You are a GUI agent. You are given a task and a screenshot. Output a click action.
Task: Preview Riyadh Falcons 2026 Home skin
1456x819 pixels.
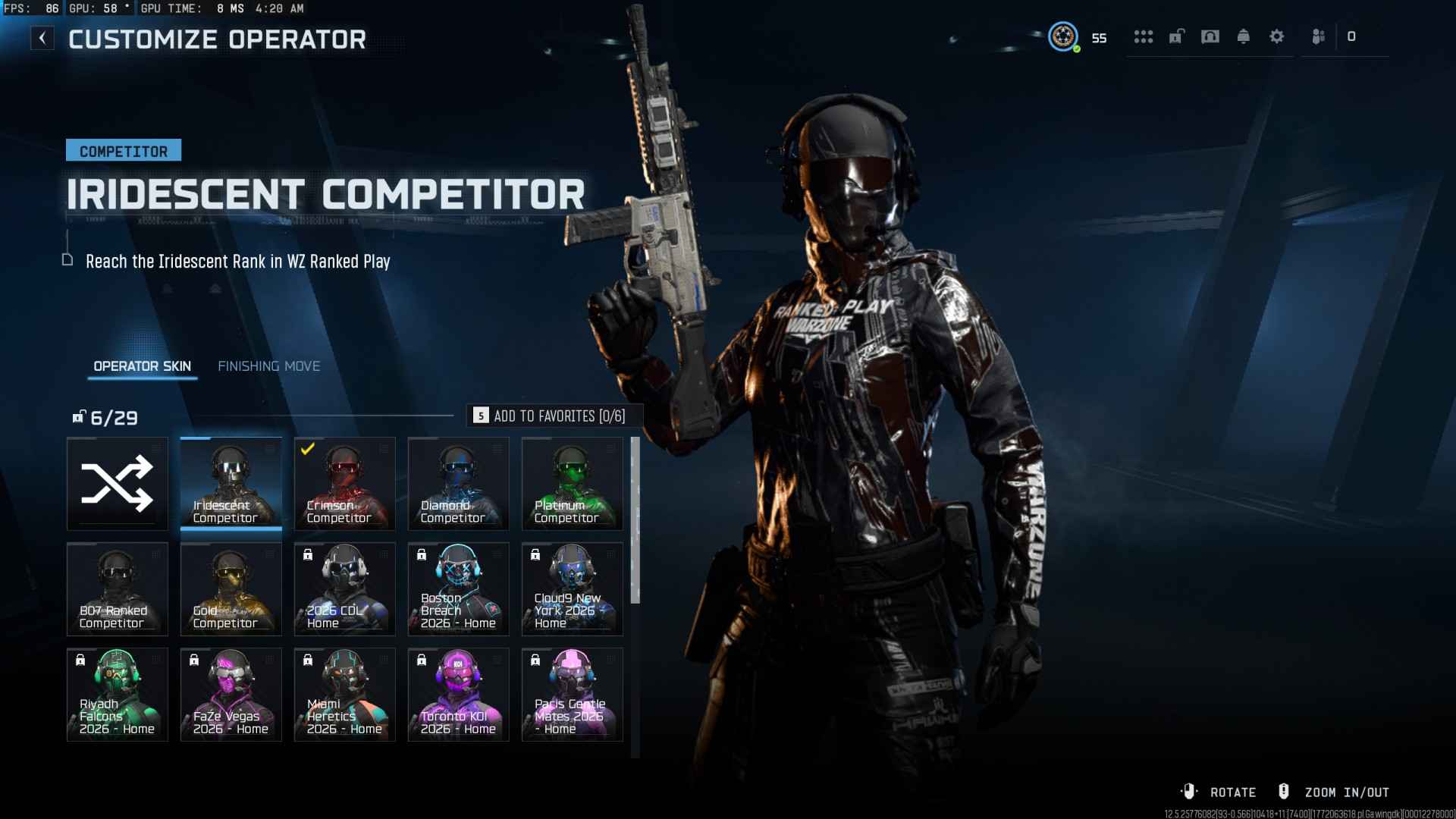click(x=118, y=695)
